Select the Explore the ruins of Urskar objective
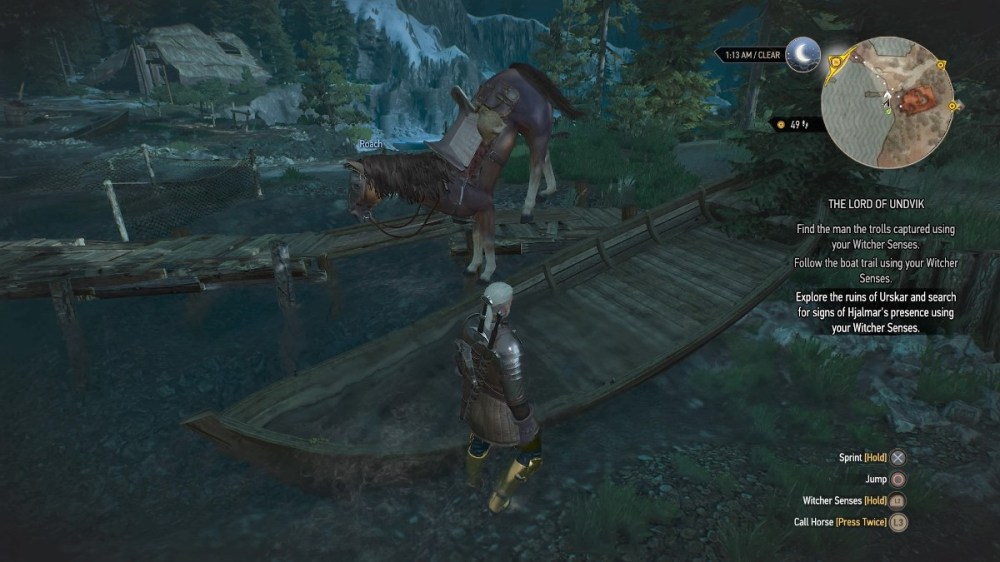The width and height of the screenshot is (1000, 562). 875,312
